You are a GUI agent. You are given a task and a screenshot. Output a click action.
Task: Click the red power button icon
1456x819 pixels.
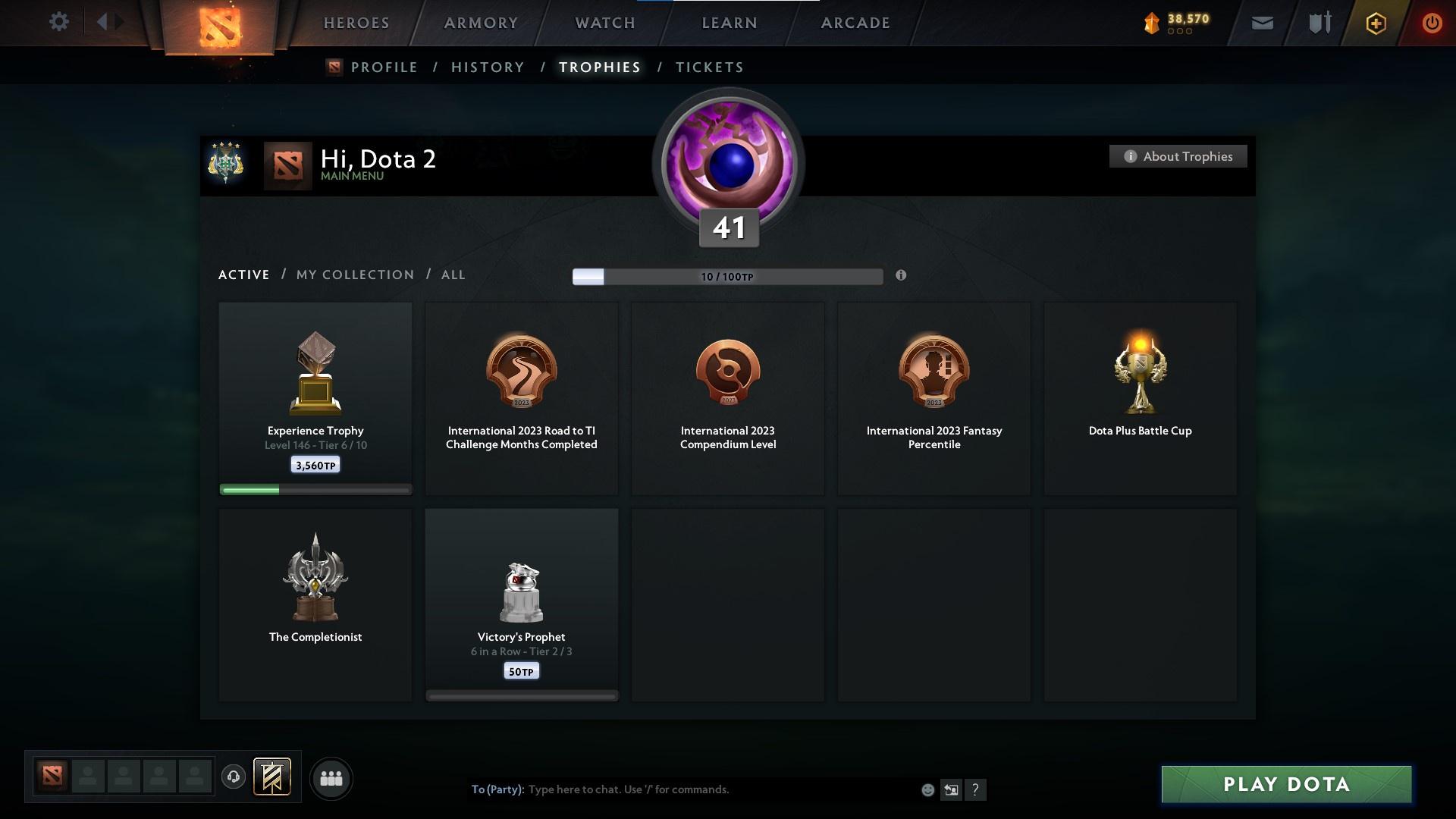pyautogui.click(x=1432, y=23)
